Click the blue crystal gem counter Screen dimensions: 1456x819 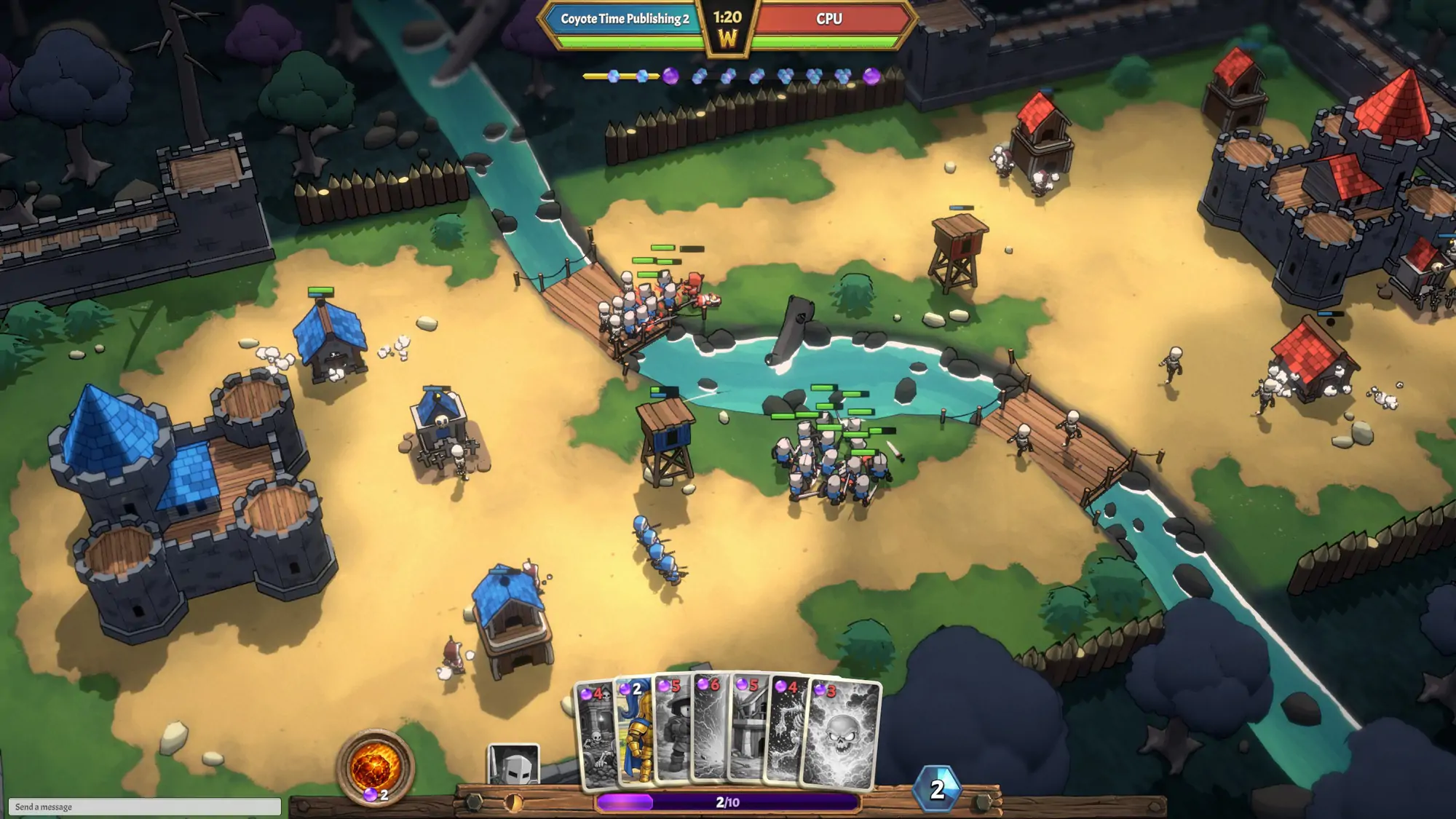[x=937, y=789]
